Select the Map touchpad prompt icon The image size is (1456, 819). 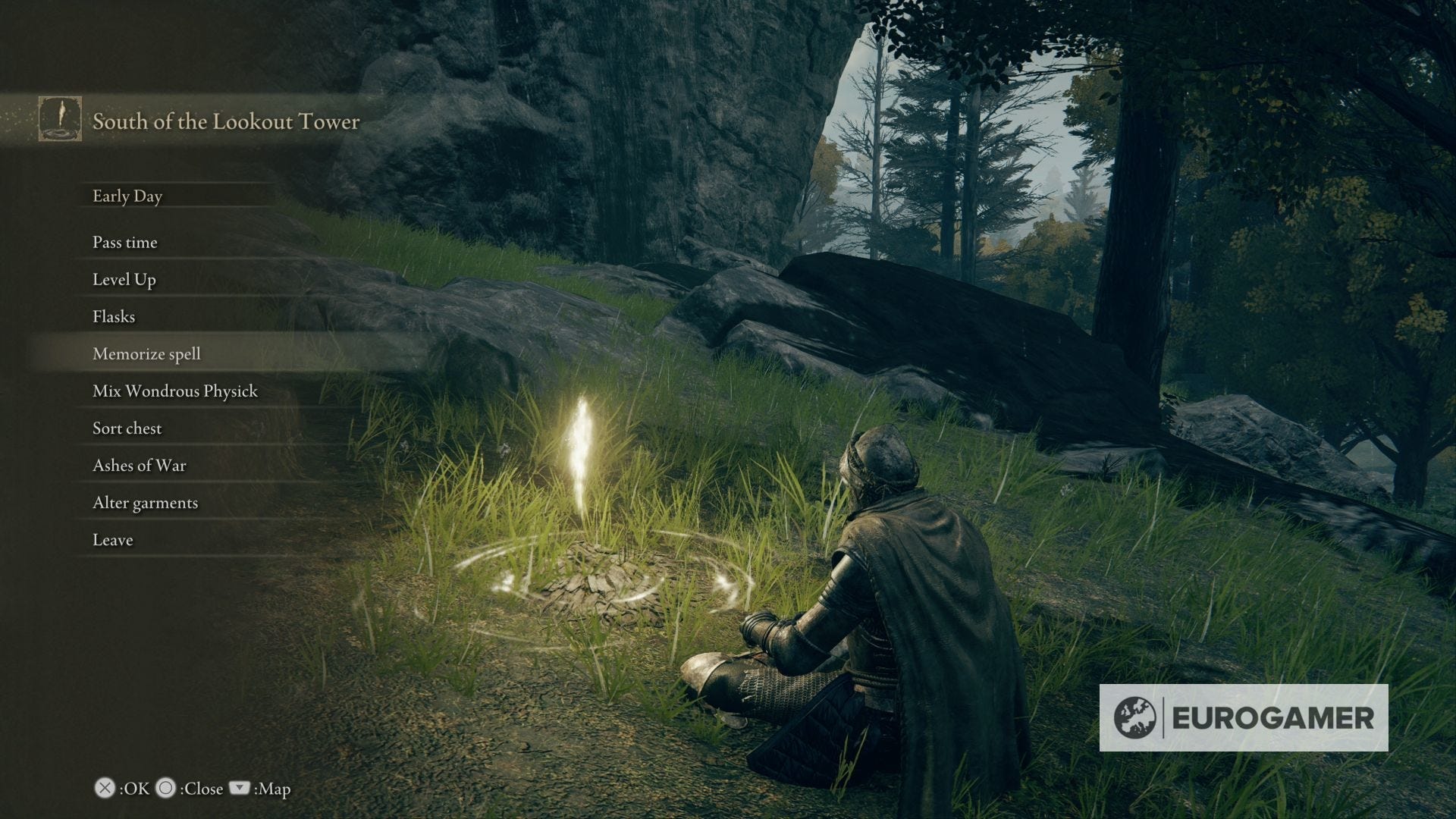coord(241,789)
